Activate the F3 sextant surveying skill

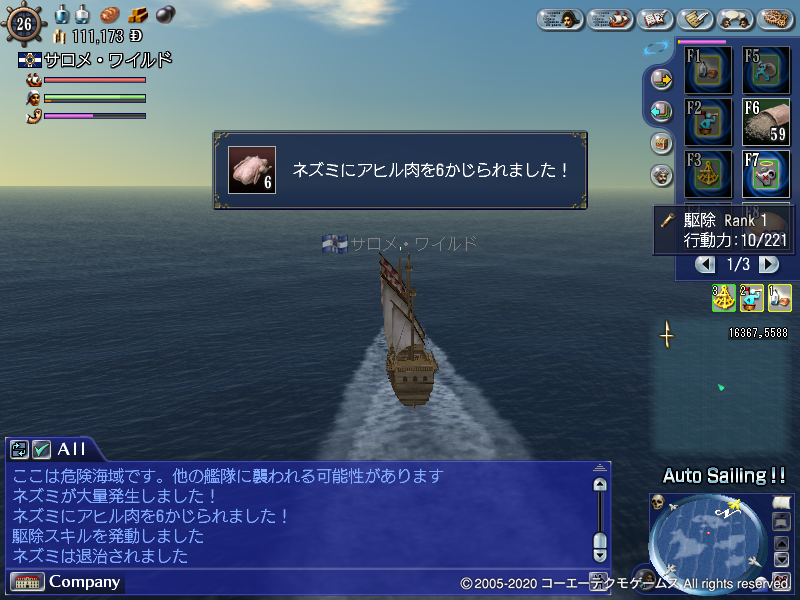[709, 173]
